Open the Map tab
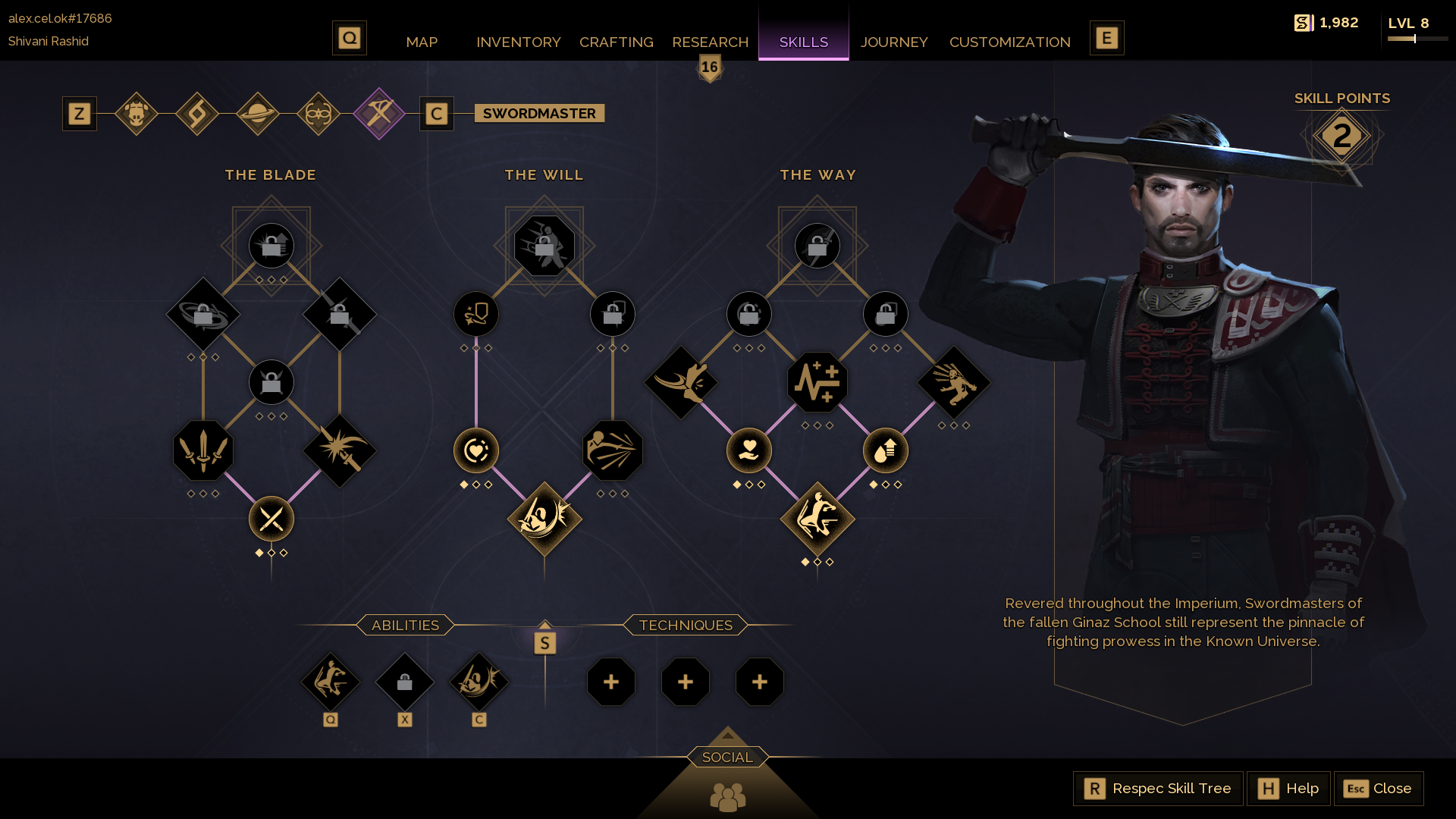The image size is (1456, 819). (x=422, y=42)
